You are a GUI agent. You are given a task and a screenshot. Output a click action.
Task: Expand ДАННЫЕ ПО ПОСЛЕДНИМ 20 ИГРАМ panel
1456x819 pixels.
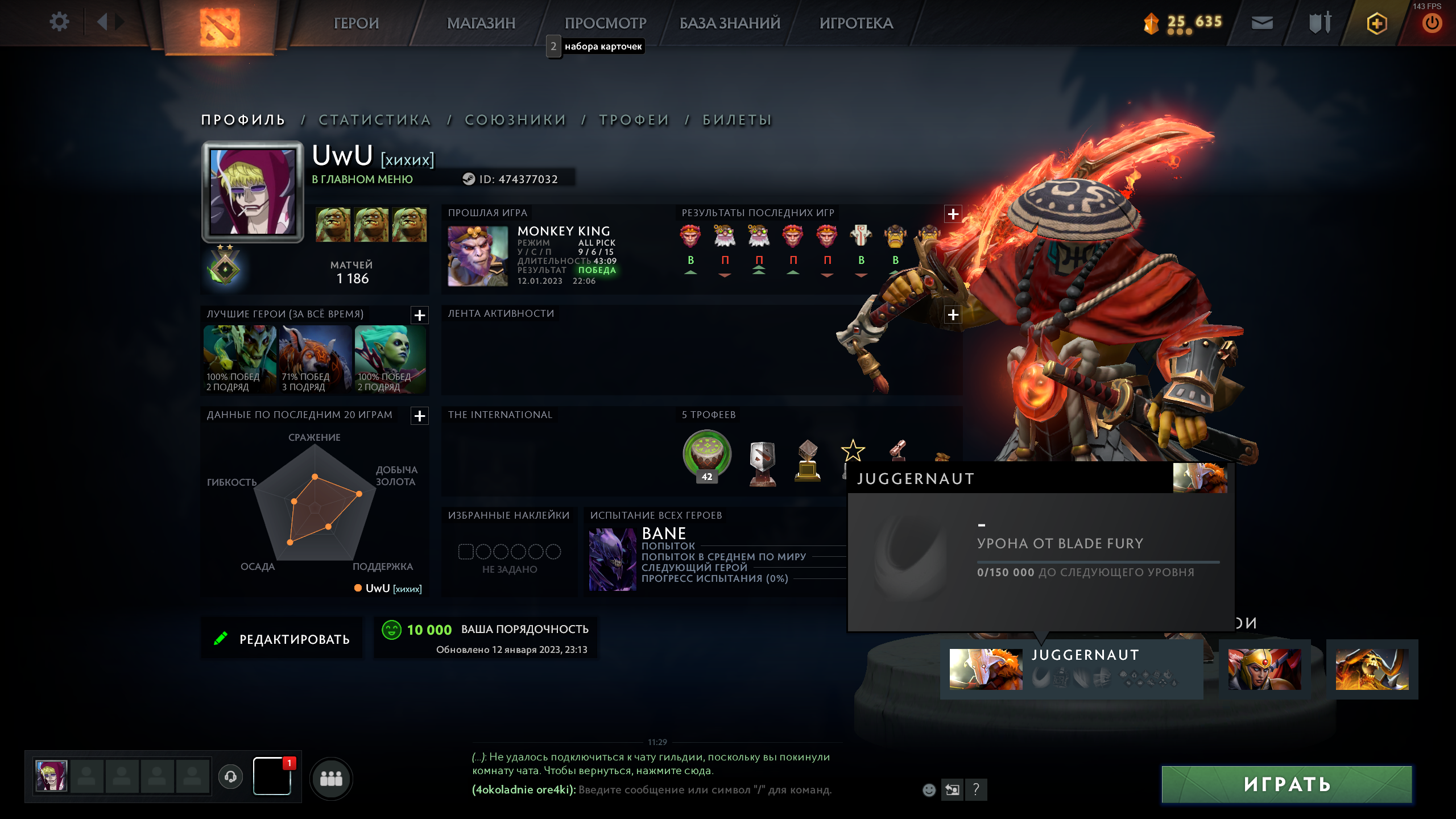pos(419,417)
